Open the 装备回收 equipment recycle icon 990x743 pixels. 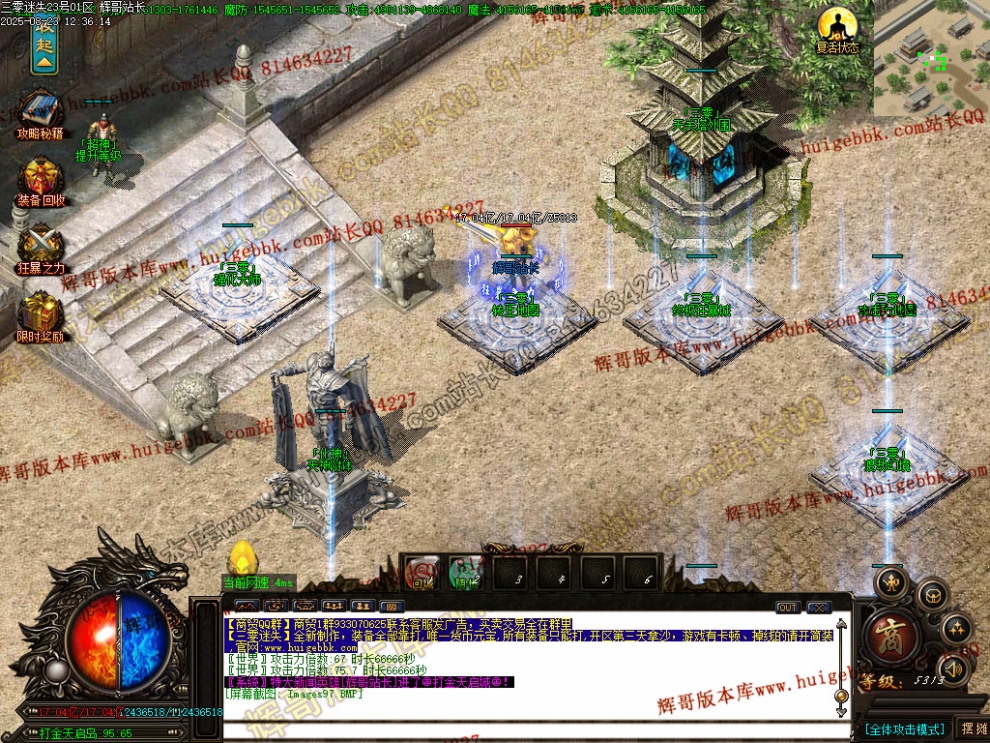[41, 177]
